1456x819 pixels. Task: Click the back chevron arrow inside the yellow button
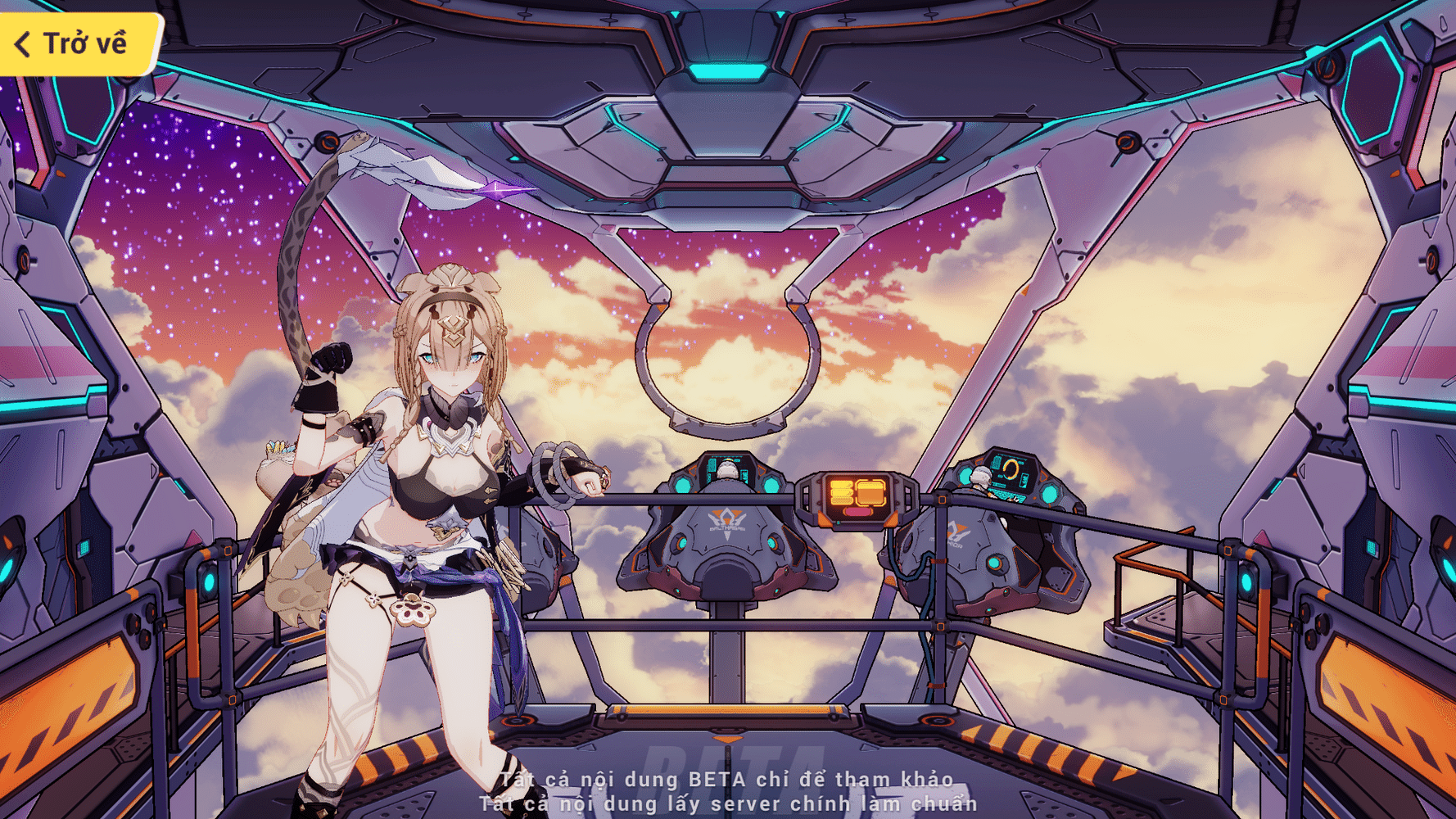[x=23, y=45]
